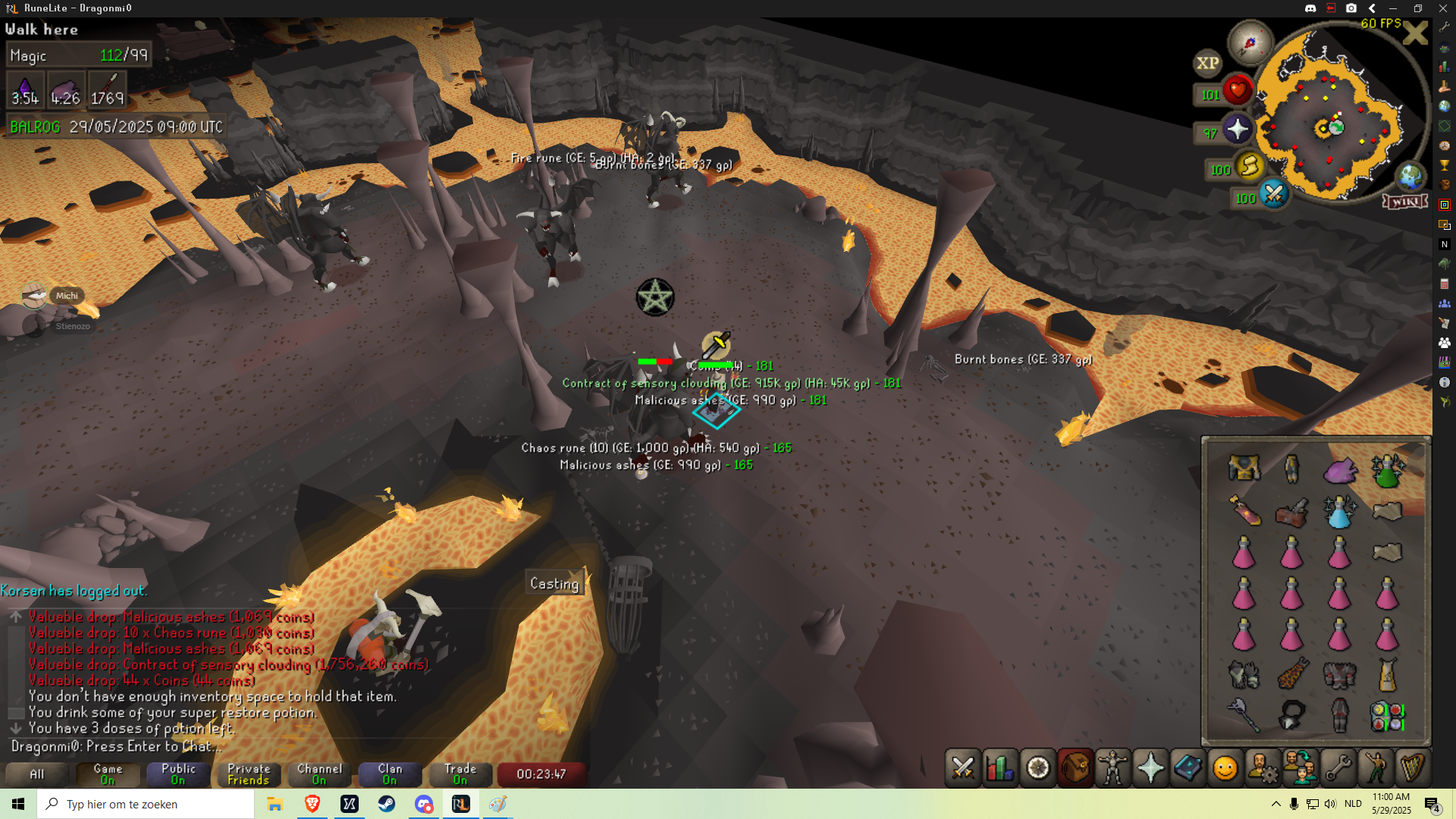Open the Private chat filter tab
The width and height of the screenshot is (1456, 819).
point(249,773)
